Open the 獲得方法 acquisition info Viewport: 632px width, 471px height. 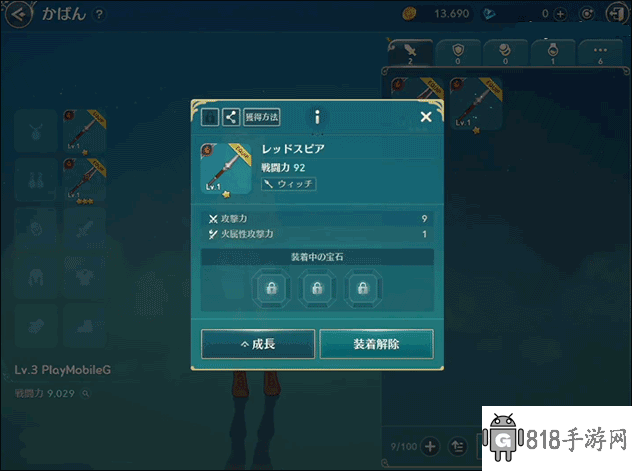point(262,117)
